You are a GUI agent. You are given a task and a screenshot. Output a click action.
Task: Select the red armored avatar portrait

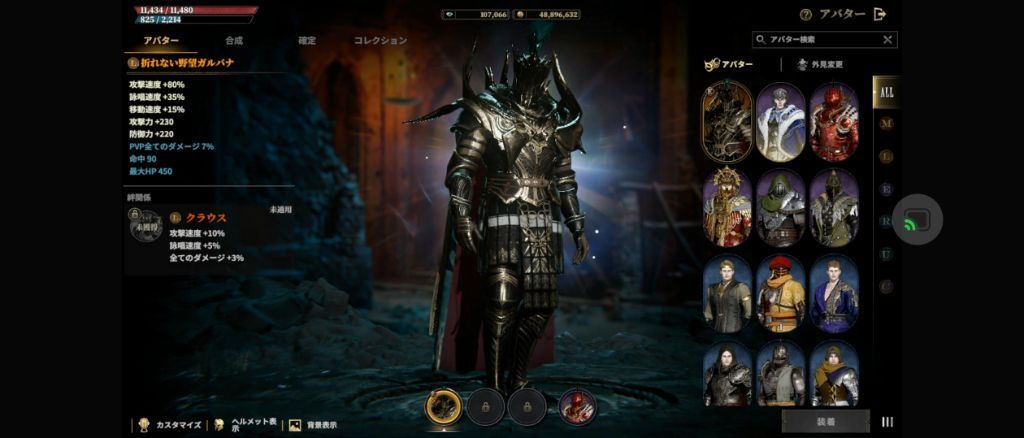point(834,122)
